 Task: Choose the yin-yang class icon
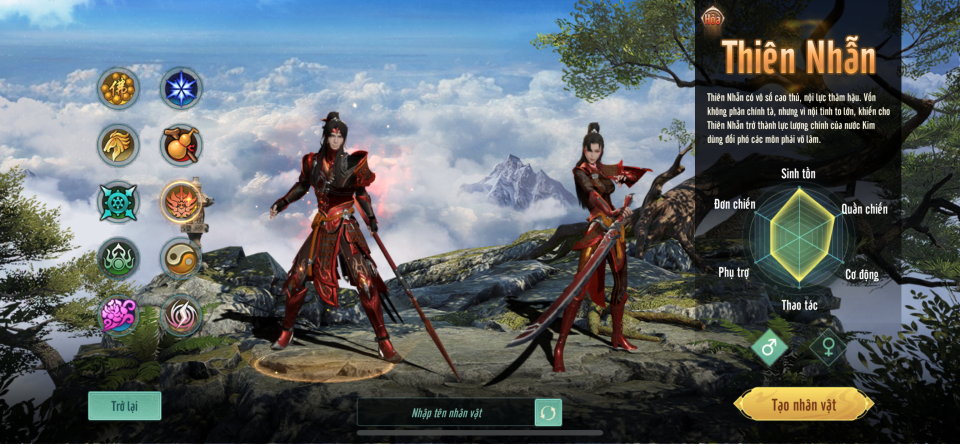pos(182,259)
